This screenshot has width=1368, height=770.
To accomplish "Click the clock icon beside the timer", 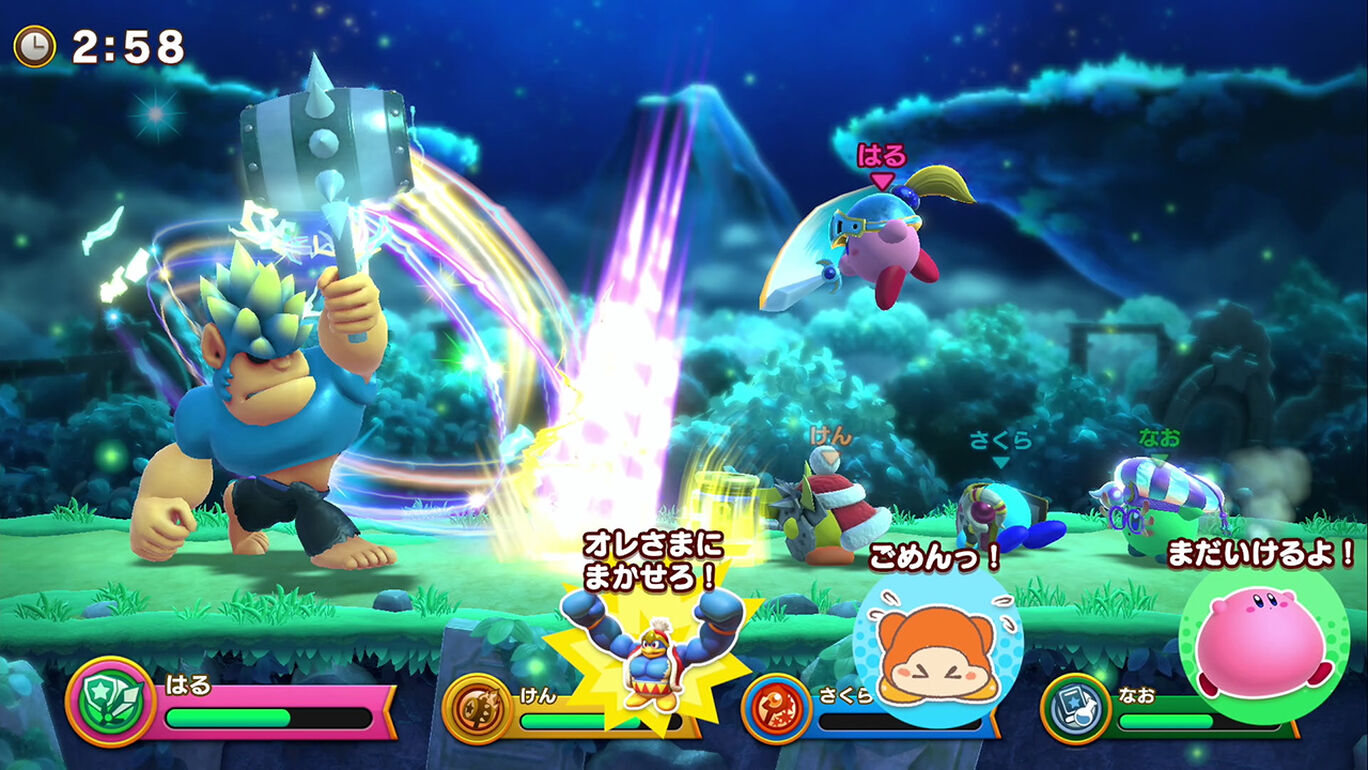I will tap(35, 46).
